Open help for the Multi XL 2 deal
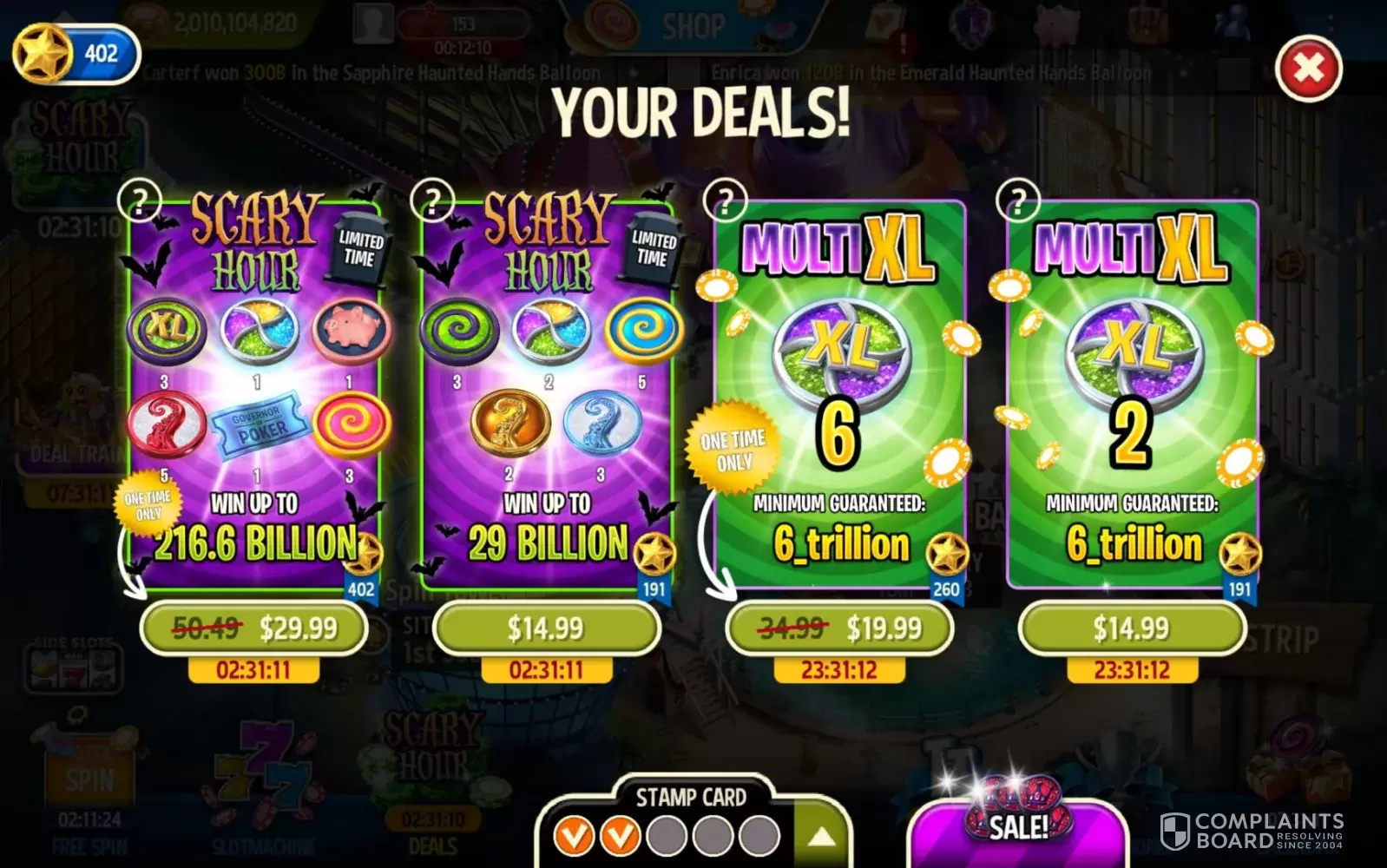 pos(1018,202)
